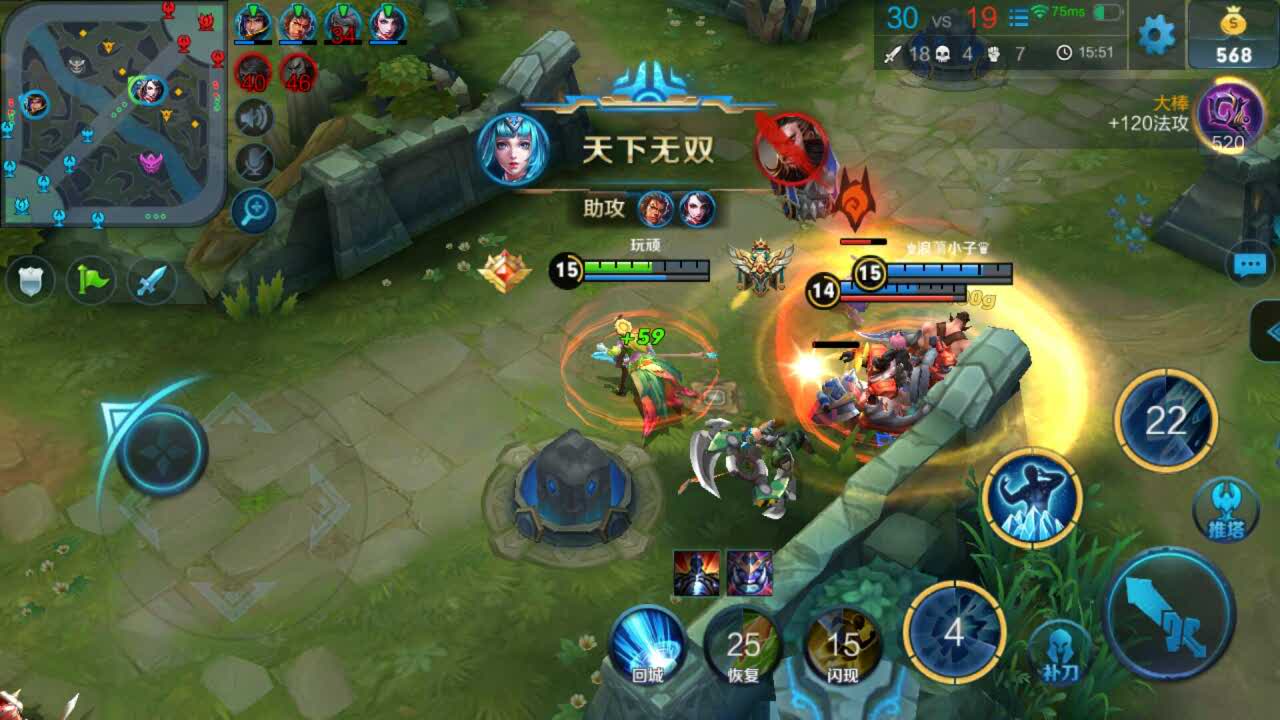The image size is (1280, 720).
Task: Cast the 回城 recall spell
Action: pos(648,643)
